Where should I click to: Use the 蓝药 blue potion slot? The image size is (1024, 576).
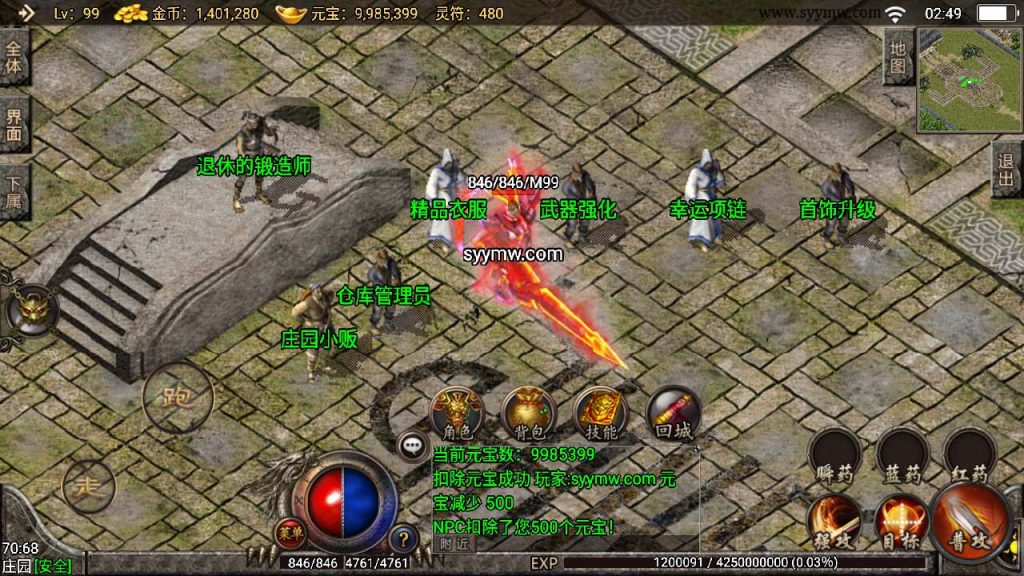point(901,455)
